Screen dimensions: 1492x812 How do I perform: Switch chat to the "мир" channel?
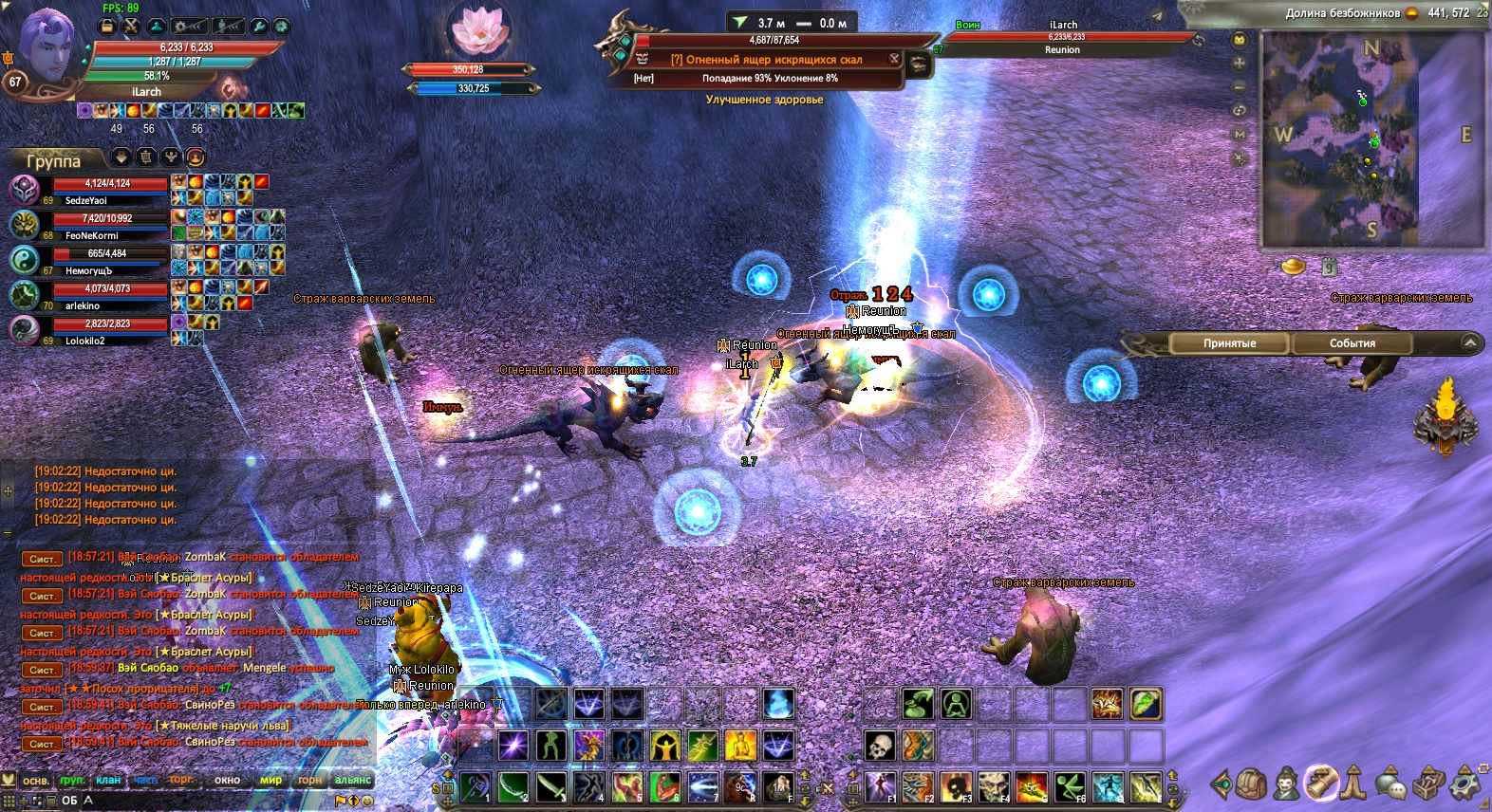pos(270,781)
